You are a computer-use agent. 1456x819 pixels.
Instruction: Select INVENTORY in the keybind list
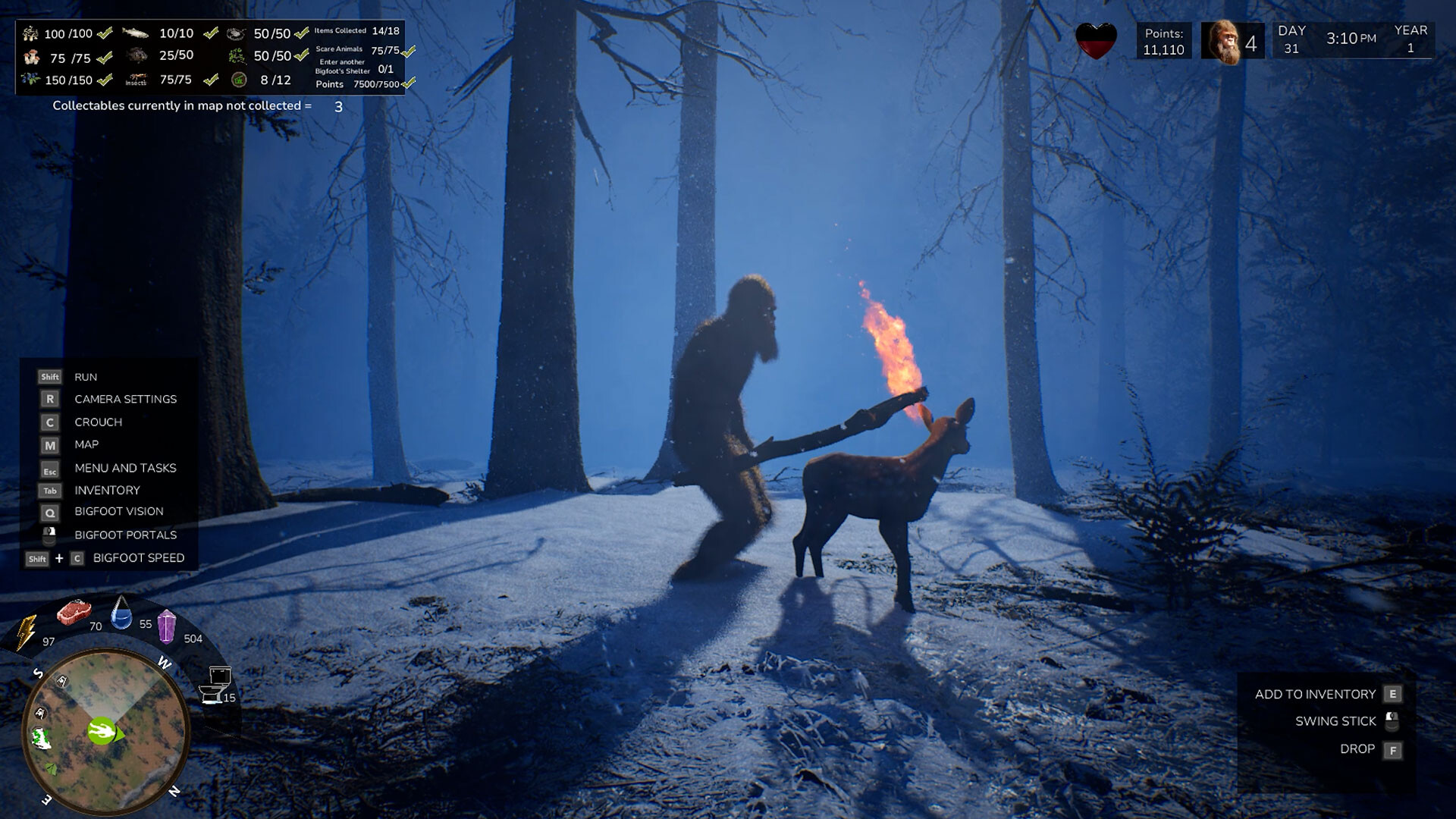[x=106, y=491]
